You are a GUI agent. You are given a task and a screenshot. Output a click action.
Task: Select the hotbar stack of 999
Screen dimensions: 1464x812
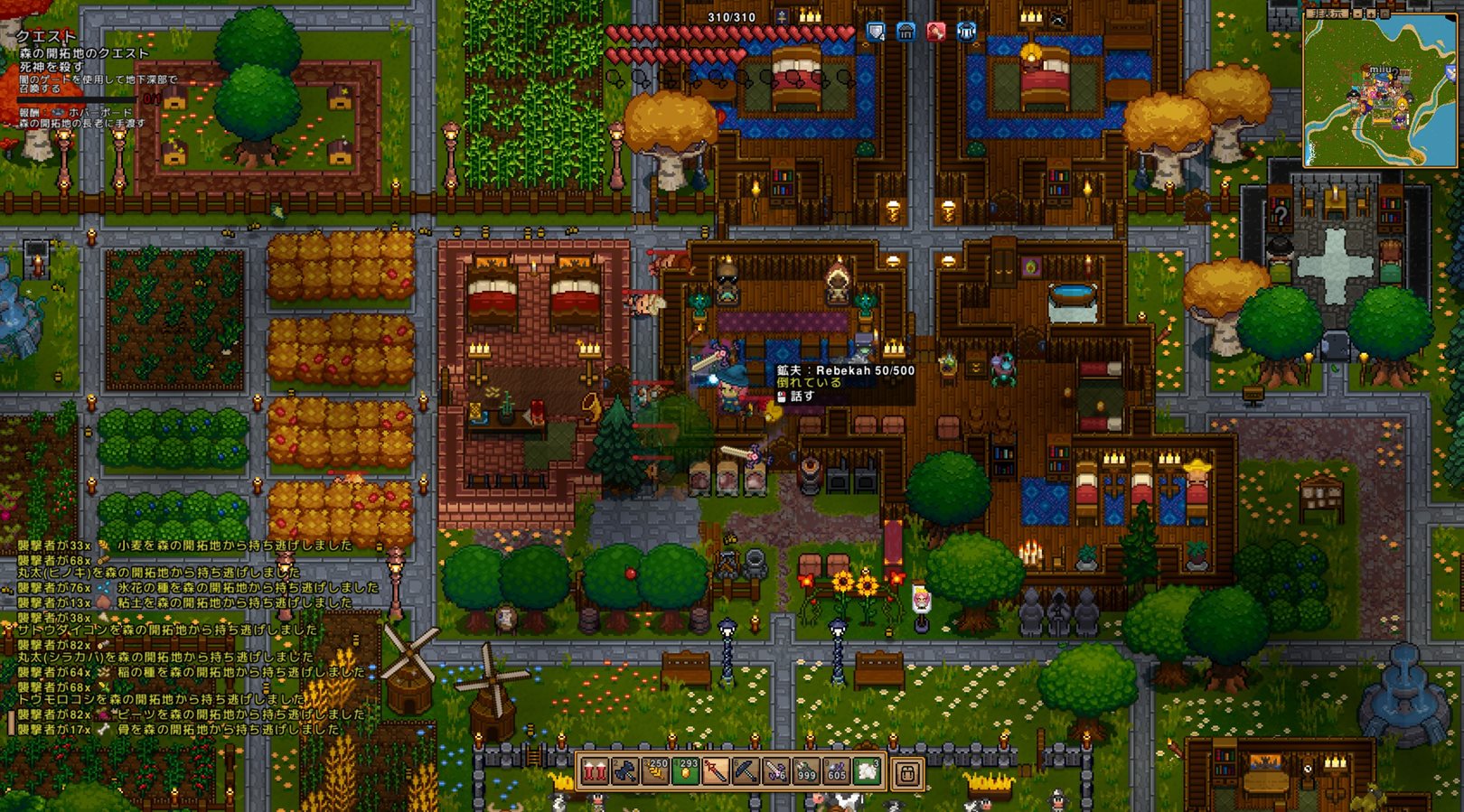click(x=806, y=772)
